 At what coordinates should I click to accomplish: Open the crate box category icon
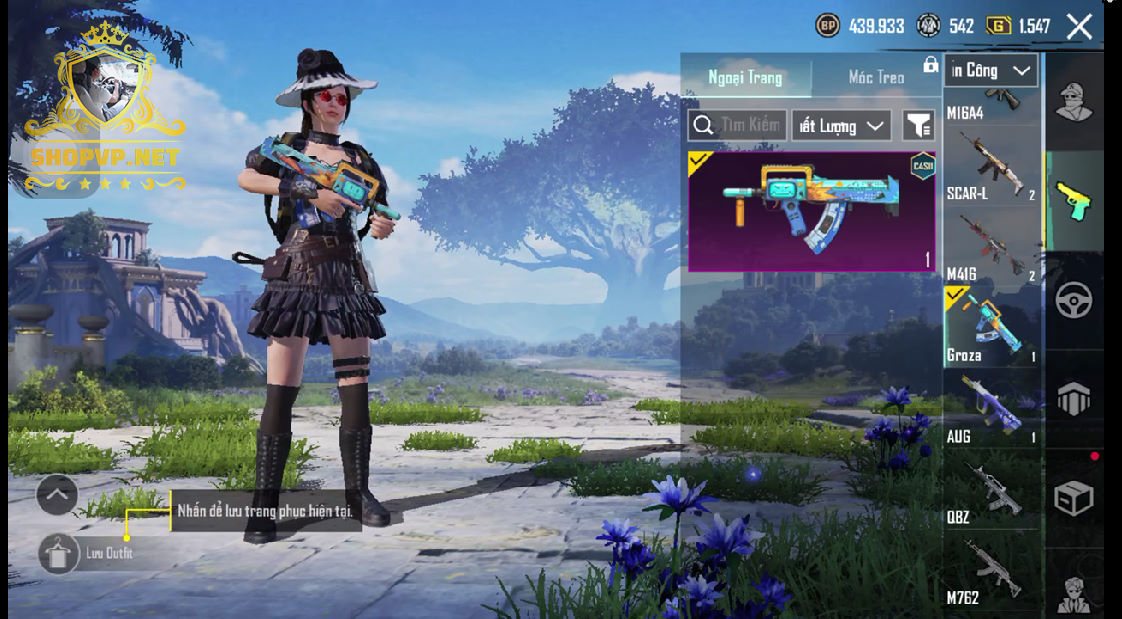(1074, 497)
